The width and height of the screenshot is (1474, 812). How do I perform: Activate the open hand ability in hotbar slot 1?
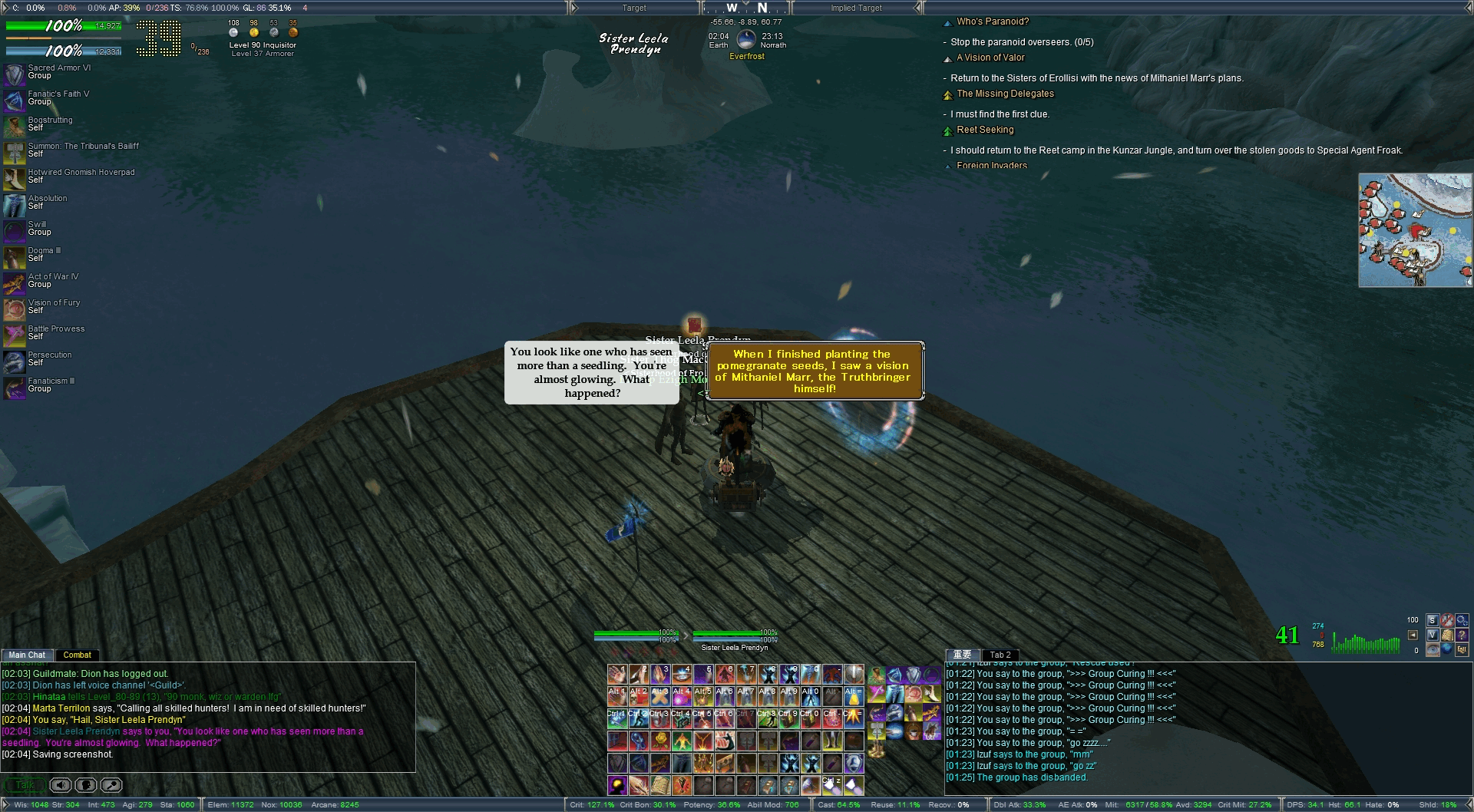pos(617,675)
